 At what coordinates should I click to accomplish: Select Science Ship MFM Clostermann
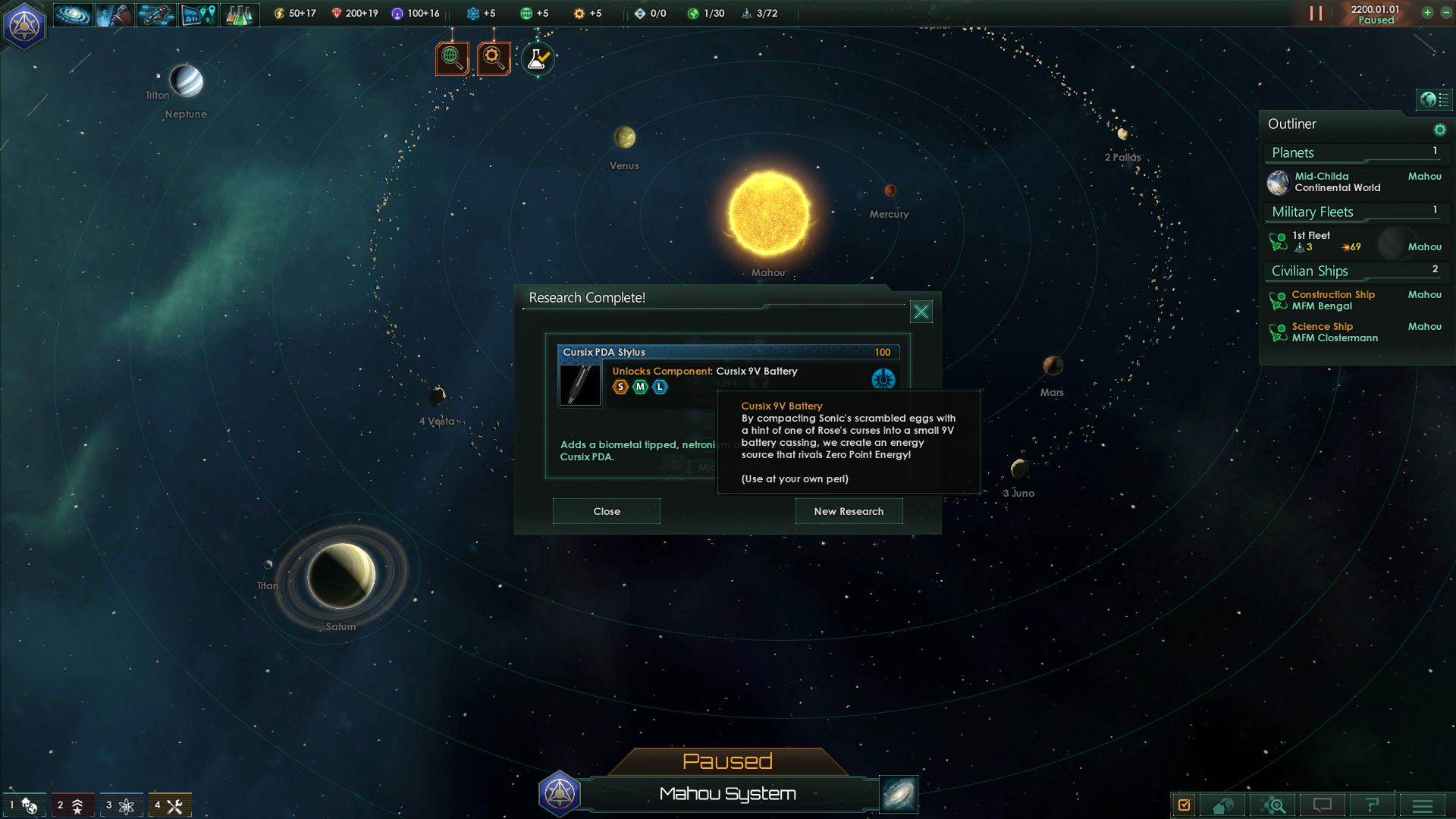click(1334, 332)
